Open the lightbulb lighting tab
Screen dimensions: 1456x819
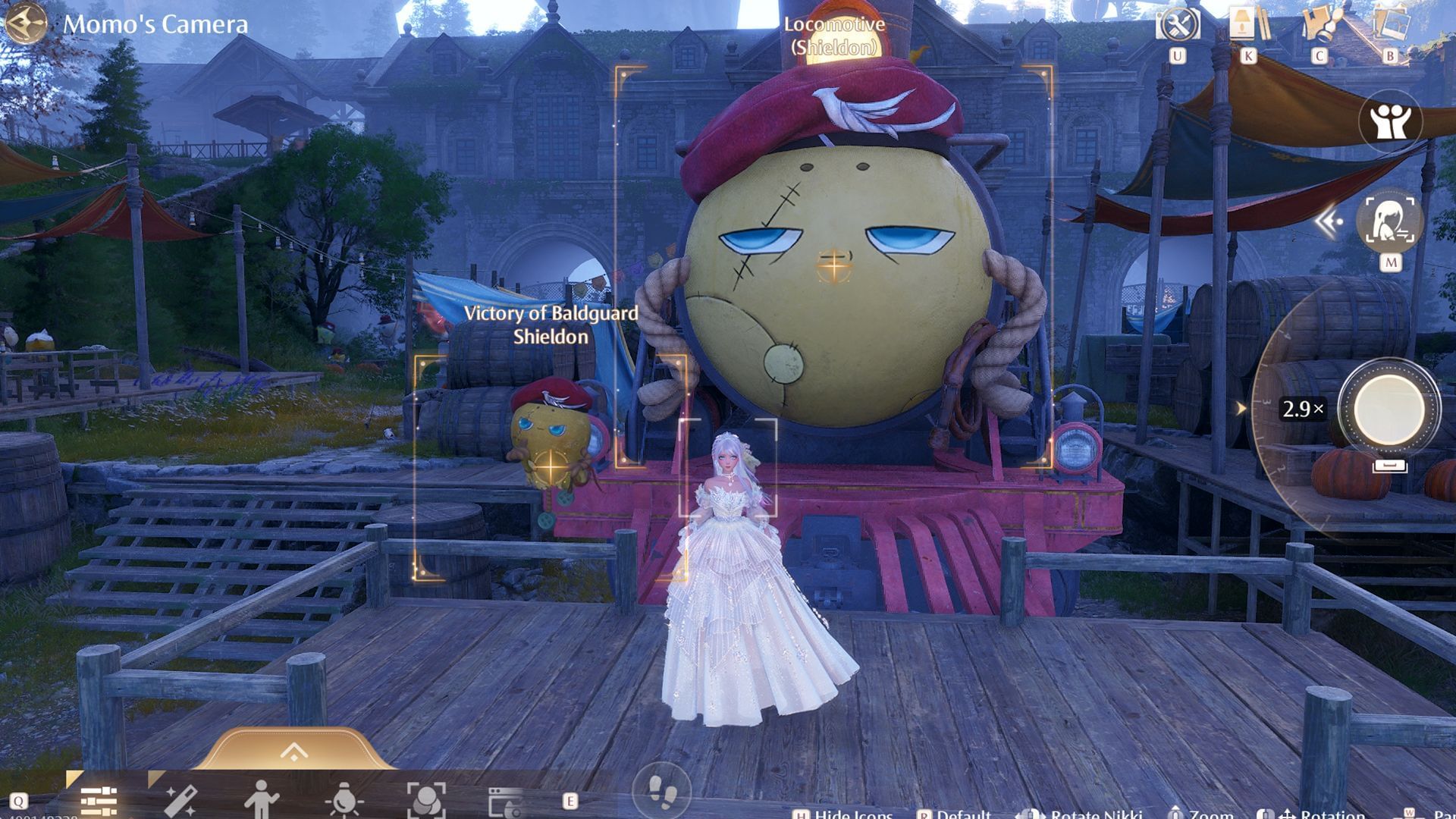[344, 801]
